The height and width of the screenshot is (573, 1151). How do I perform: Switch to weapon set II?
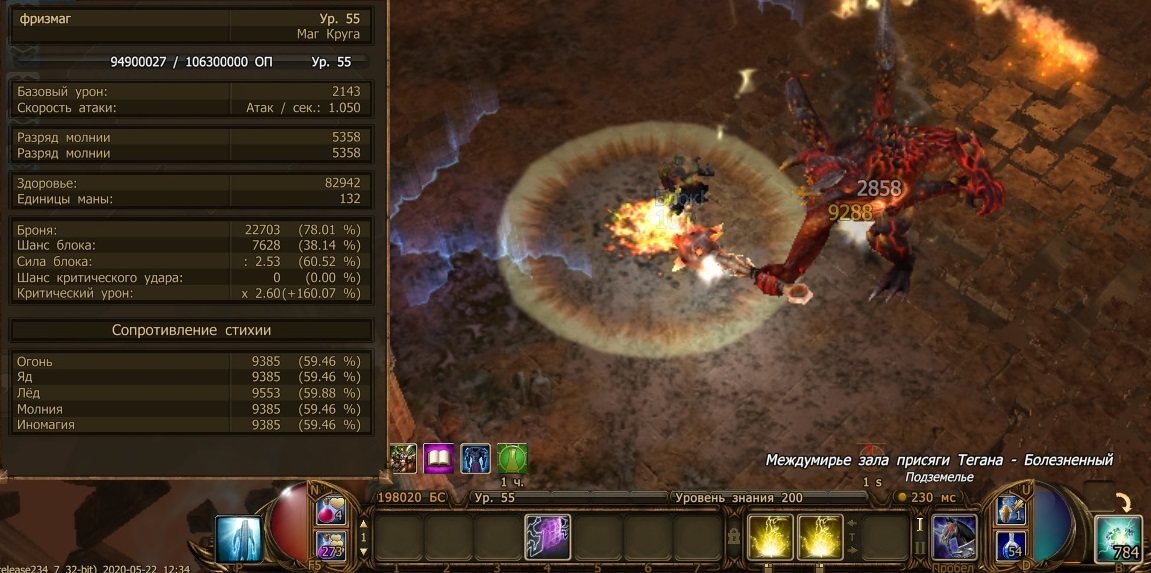tap(920, 549)
